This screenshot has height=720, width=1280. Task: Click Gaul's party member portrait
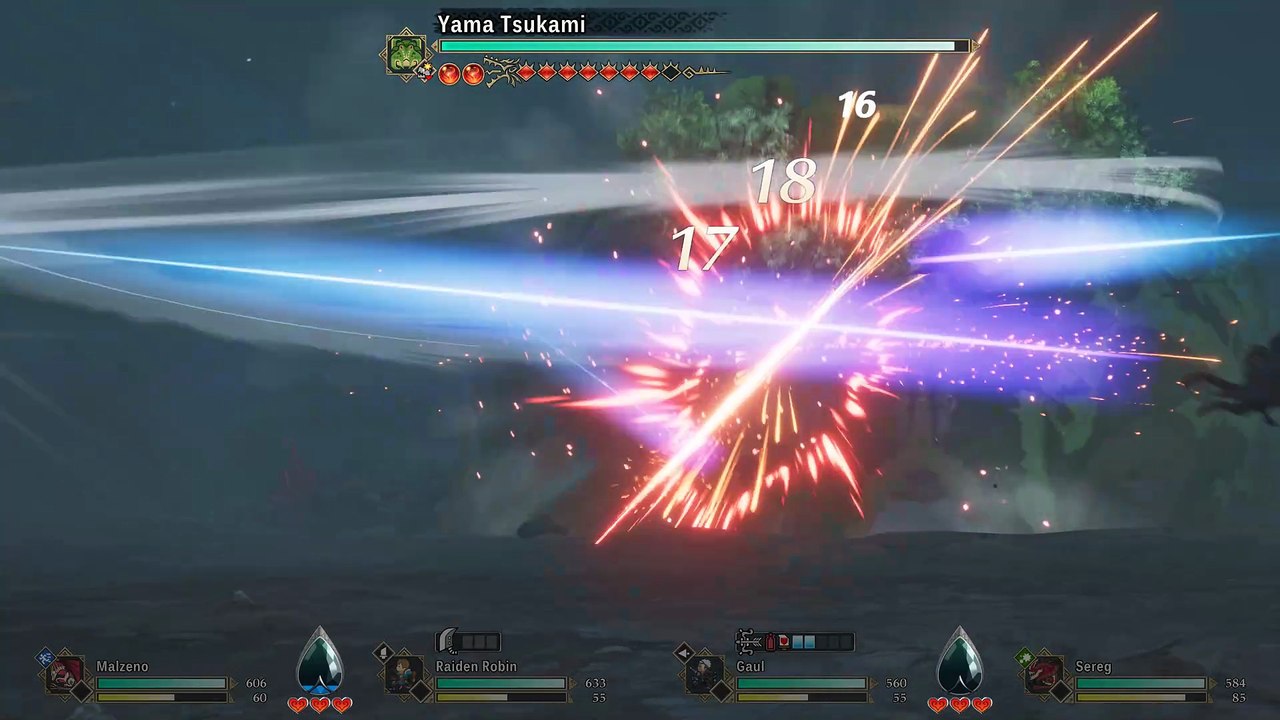click(x=706, y=673)
